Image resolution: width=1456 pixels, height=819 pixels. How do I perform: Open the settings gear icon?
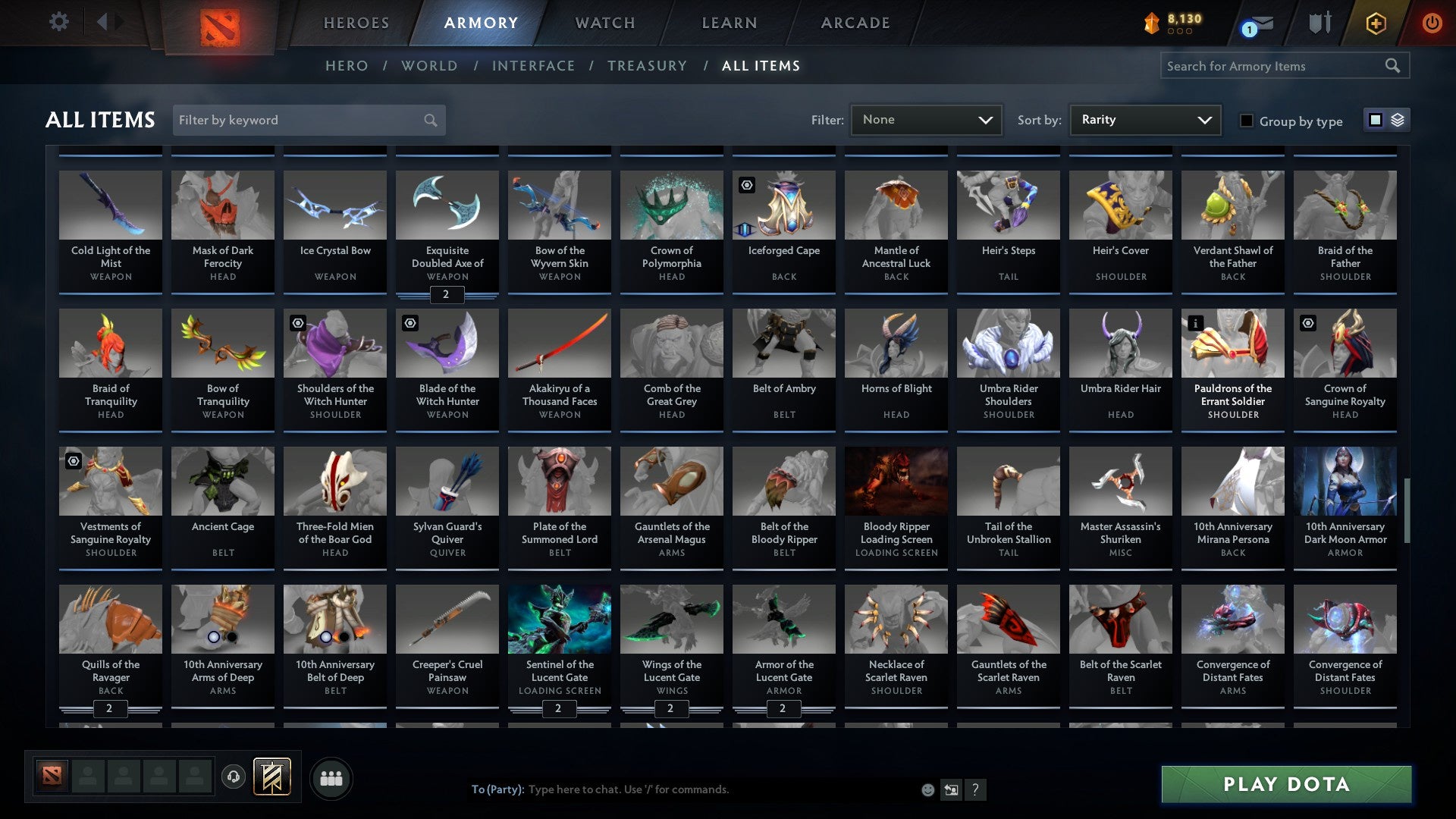(58, 22)
